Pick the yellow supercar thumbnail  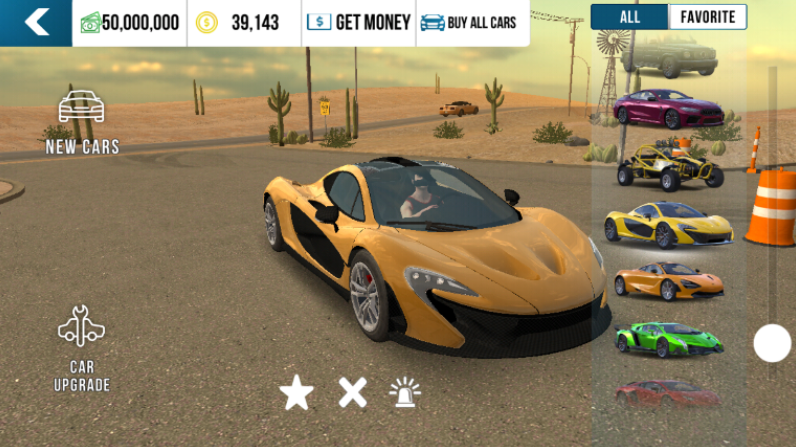[667, 223]
